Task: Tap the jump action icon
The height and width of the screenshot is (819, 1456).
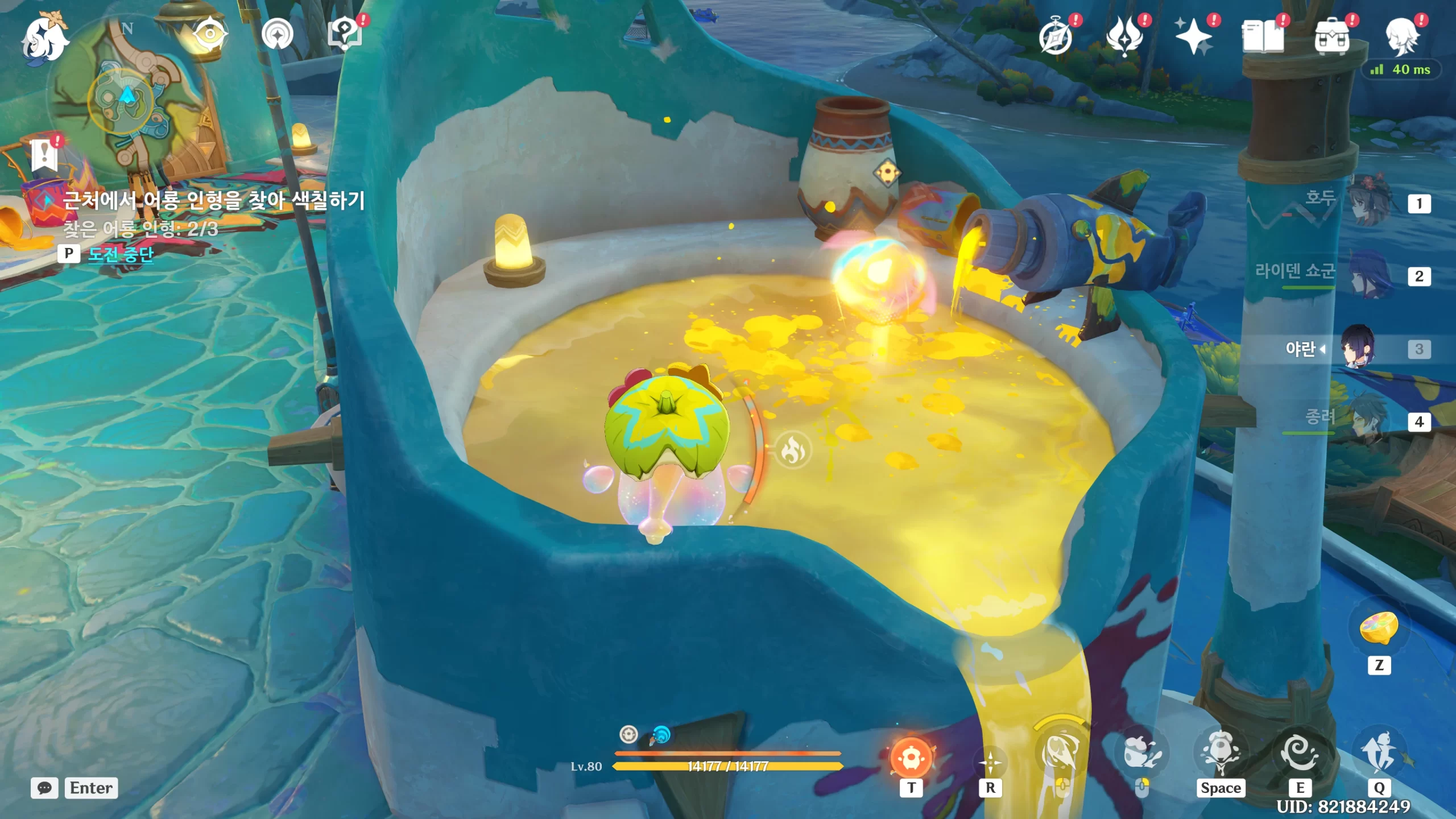Action: point(1221,753)
